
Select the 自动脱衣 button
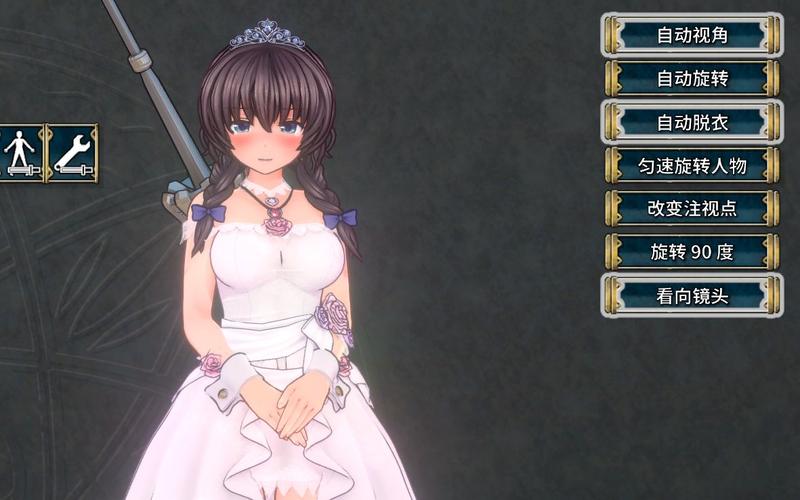click(692, 122)
